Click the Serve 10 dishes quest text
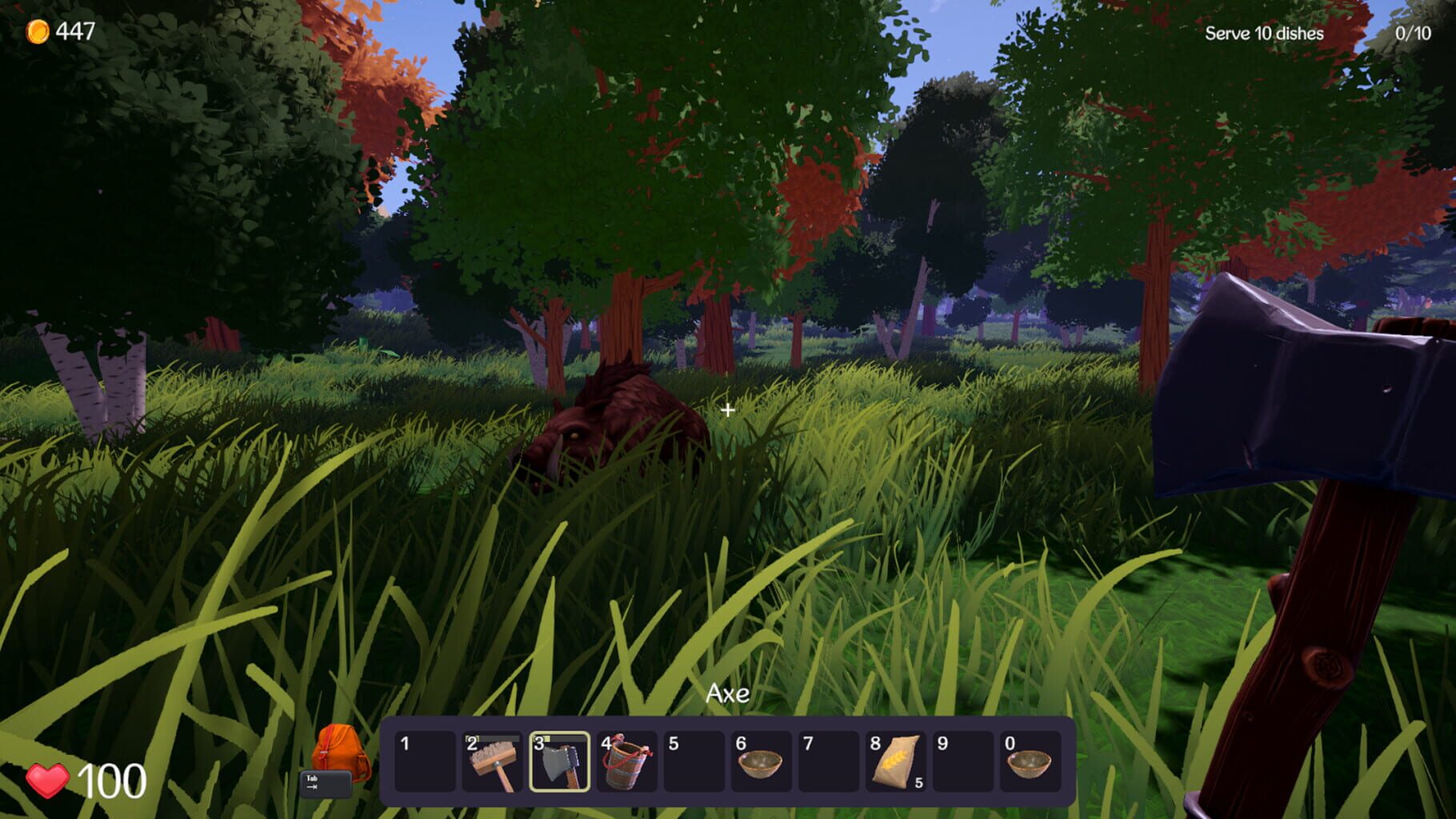Viewport: 1456px width, 819px height. click(x=1263, y=34)
